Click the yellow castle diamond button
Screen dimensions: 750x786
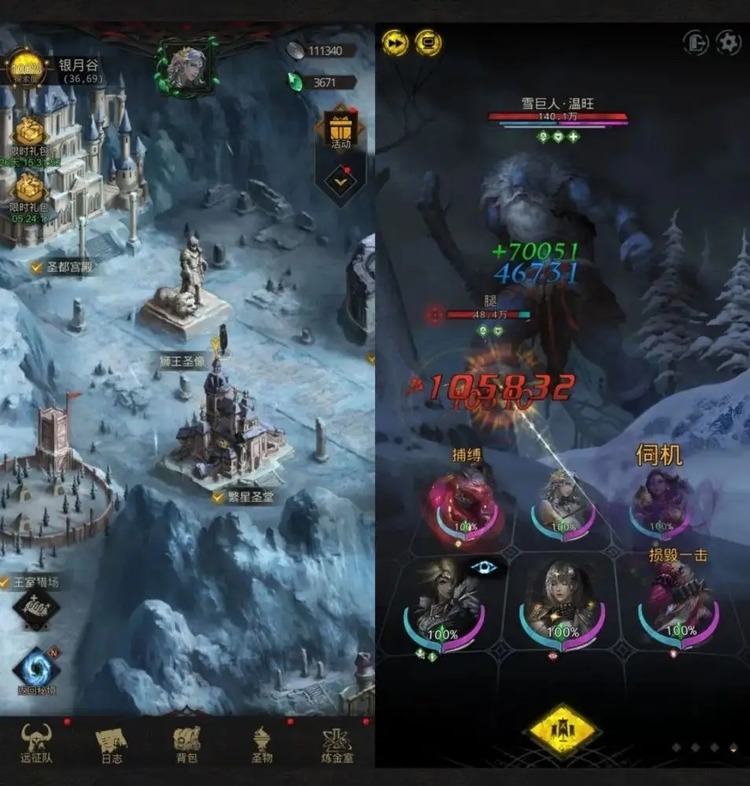(x=562, y=732)
